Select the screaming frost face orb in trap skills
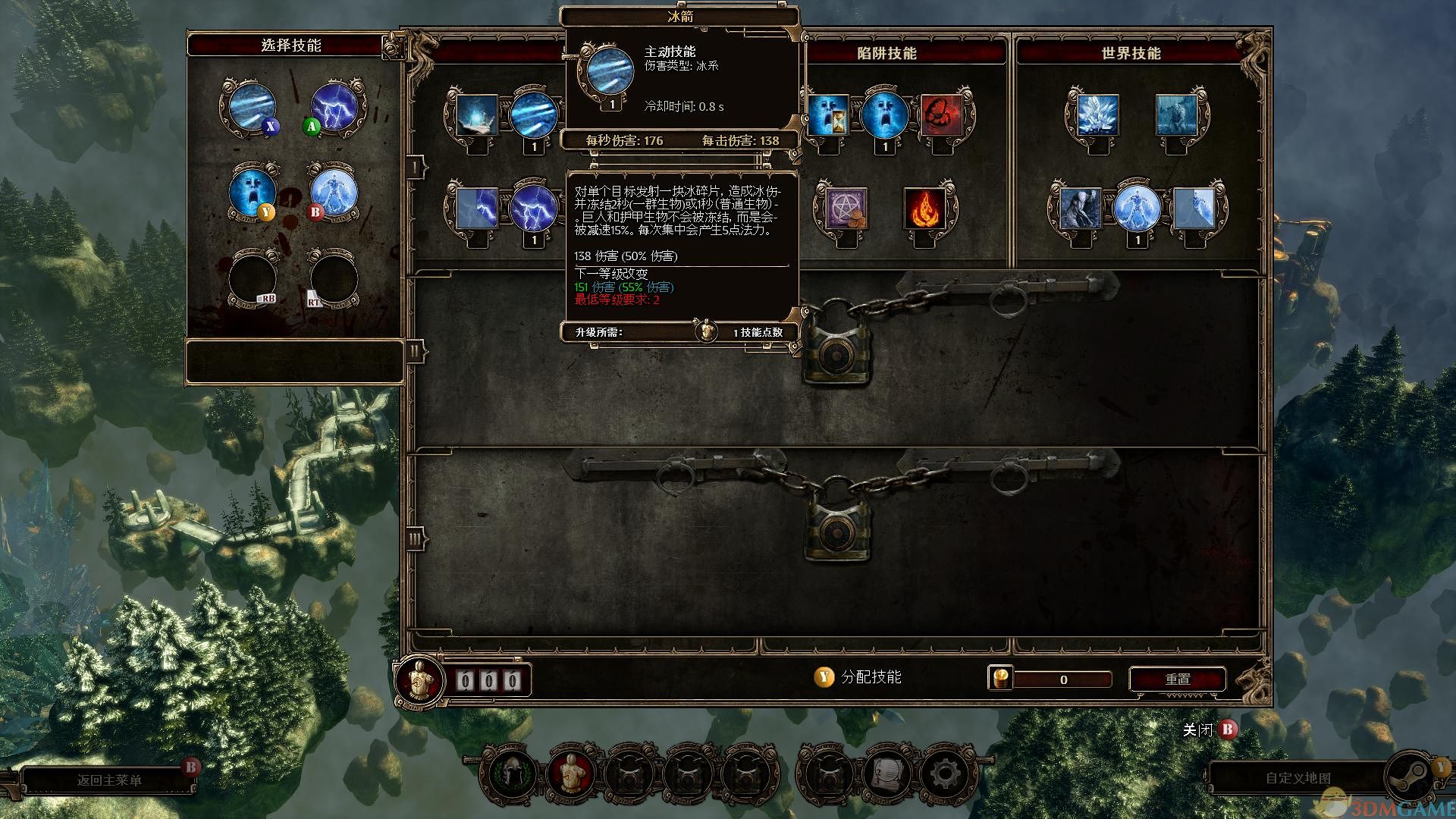The width and height of the screenshot is (1456, 819). tap(883, 115)
